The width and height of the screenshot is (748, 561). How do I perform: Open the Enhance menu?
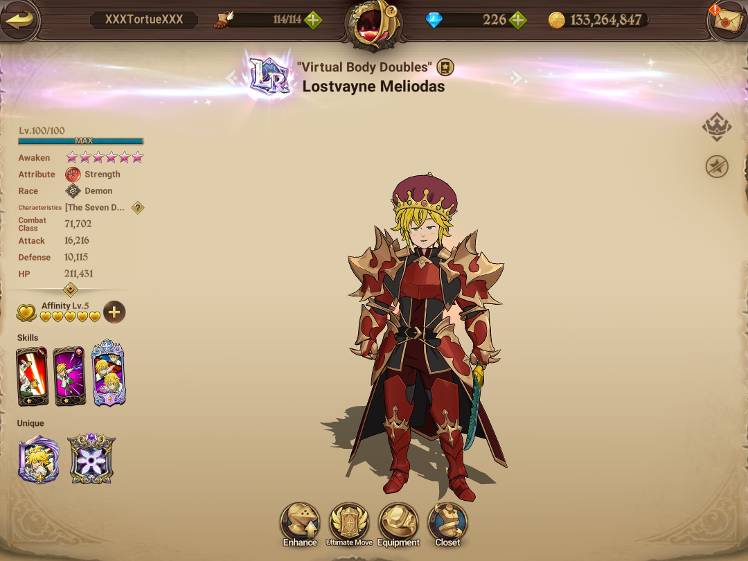(x=299, y=522)
